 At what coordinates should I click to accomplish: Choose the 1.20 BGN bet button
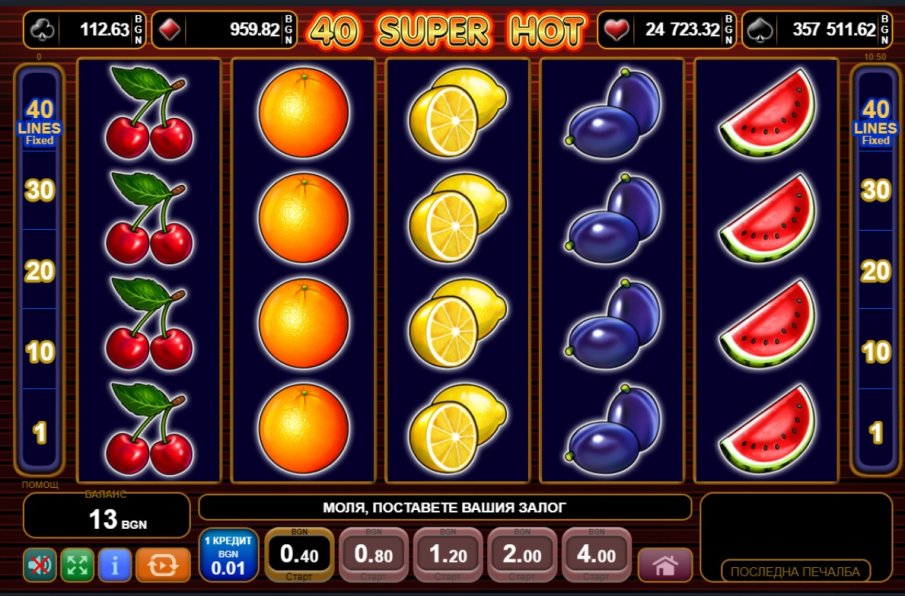(x=447, y=554)
